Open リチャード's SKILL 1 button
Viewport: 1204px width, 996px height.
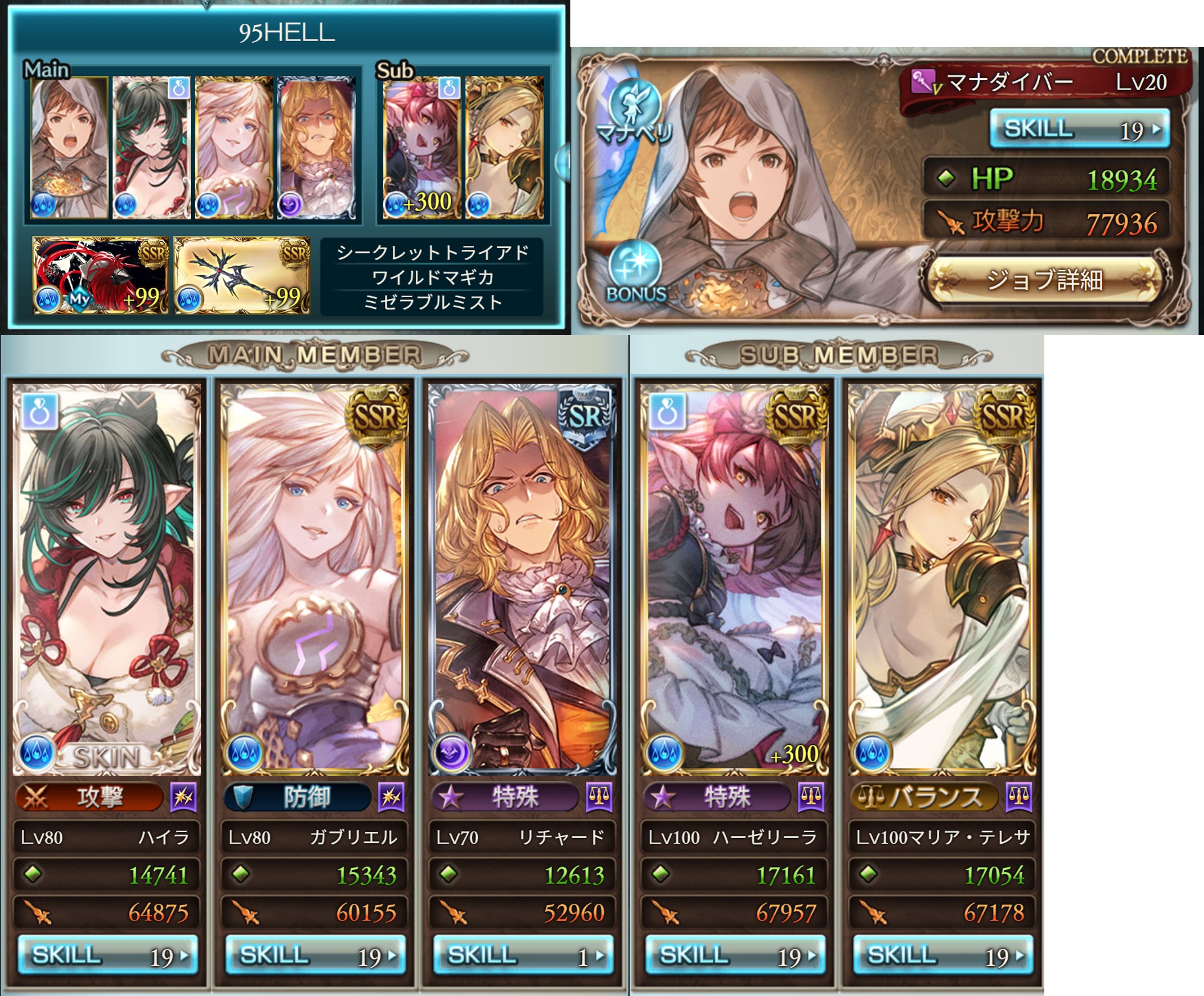pos(522,955)
